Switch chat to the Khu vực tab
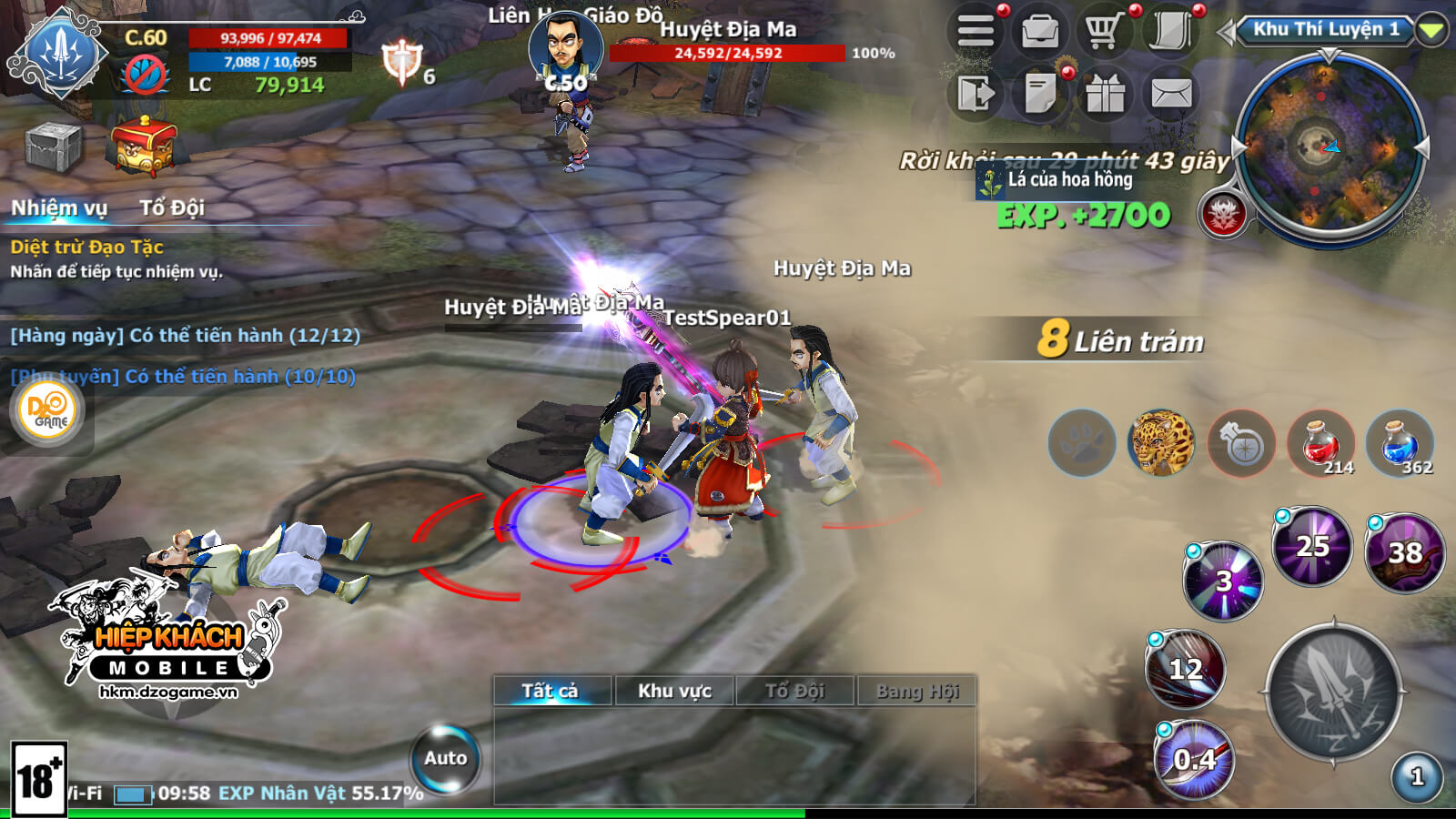The width and height of the screenshot is (1456, 819). [x=674, y=691]
